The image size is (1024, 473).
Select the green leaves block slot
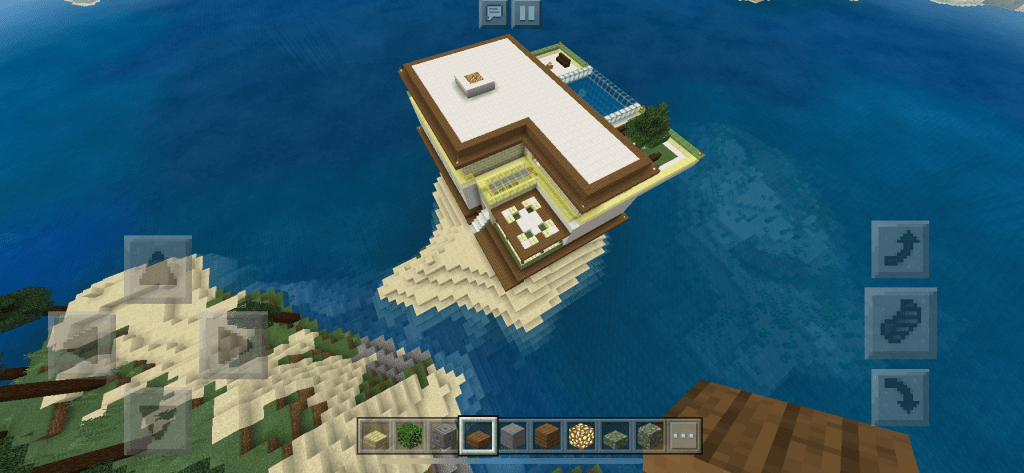pyautogui.click(x=410, y=436)
